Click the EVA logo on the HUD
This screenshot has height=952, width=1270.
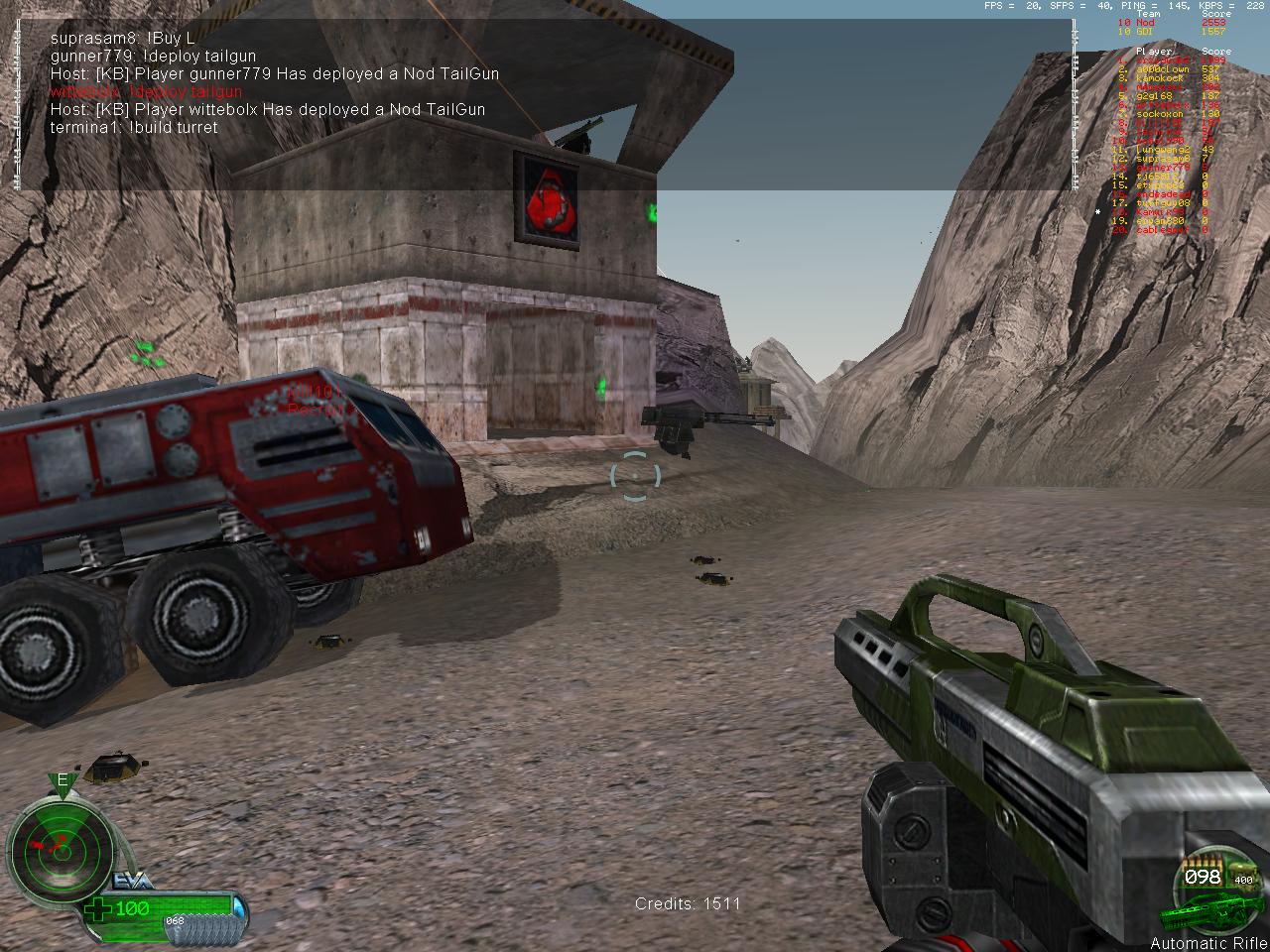click(131, 880)
